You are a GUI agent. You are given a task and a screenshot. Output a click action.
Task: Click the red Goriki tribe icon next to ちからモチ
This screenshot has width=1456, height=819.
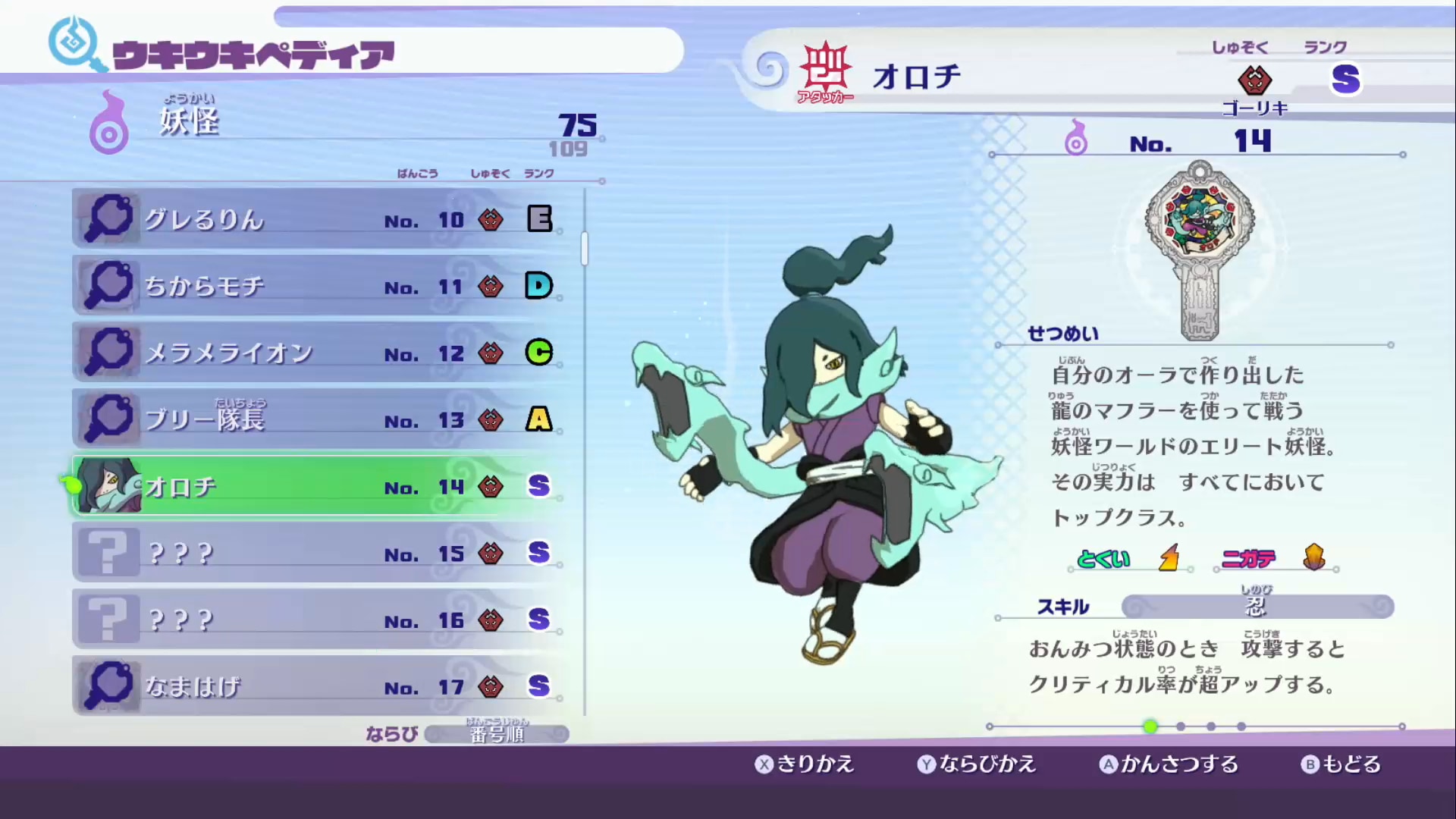click(491, 286)
